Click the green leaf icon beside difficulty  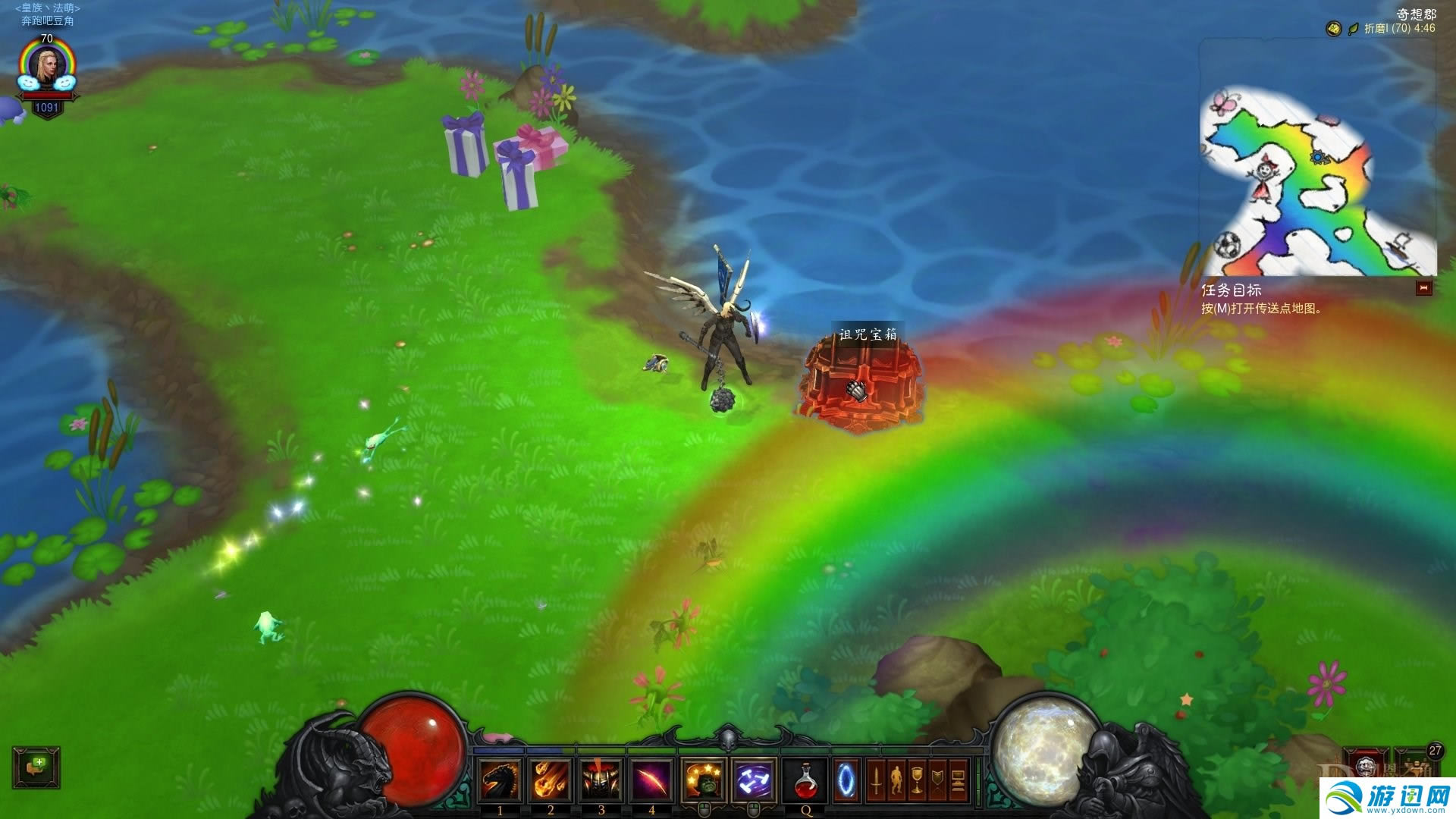1353,29
